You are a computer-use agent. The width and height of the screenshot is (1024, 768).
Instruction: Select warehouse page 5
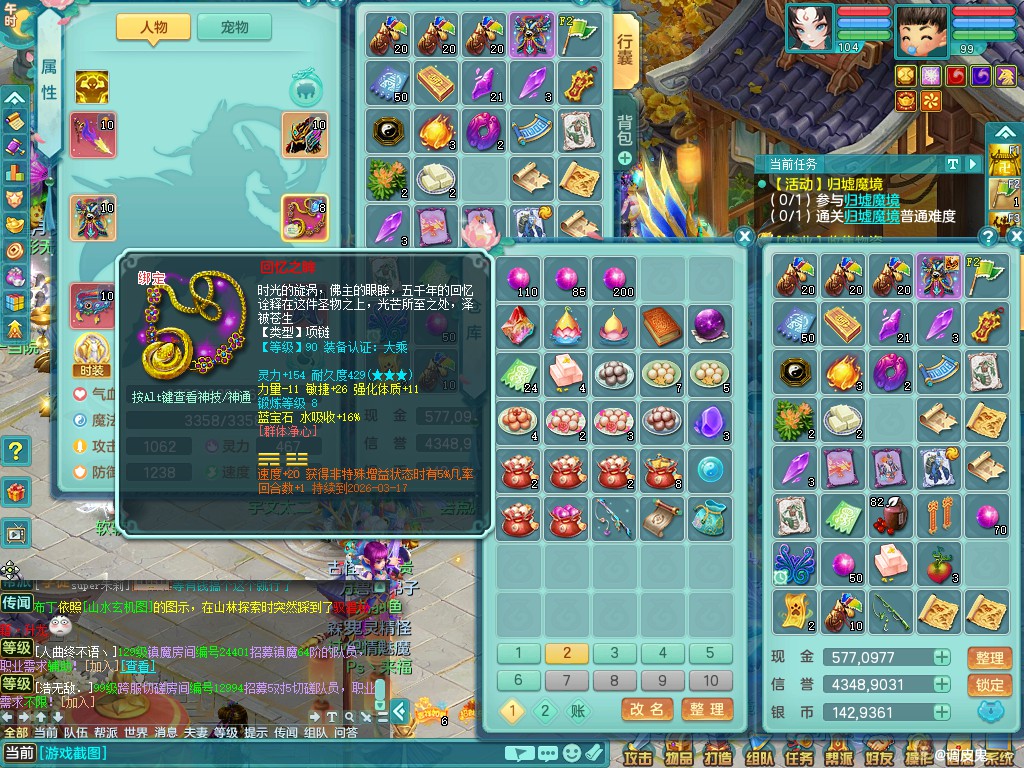tap(710, 654)
